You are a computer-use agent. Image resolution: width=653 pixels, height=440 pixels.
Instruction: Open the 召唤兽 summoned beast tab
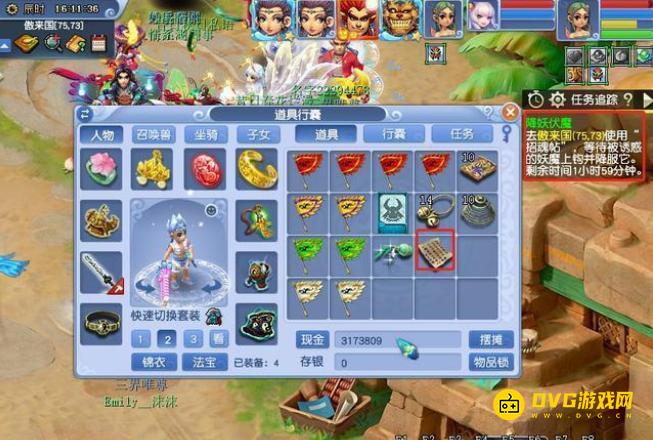(151, 134)
